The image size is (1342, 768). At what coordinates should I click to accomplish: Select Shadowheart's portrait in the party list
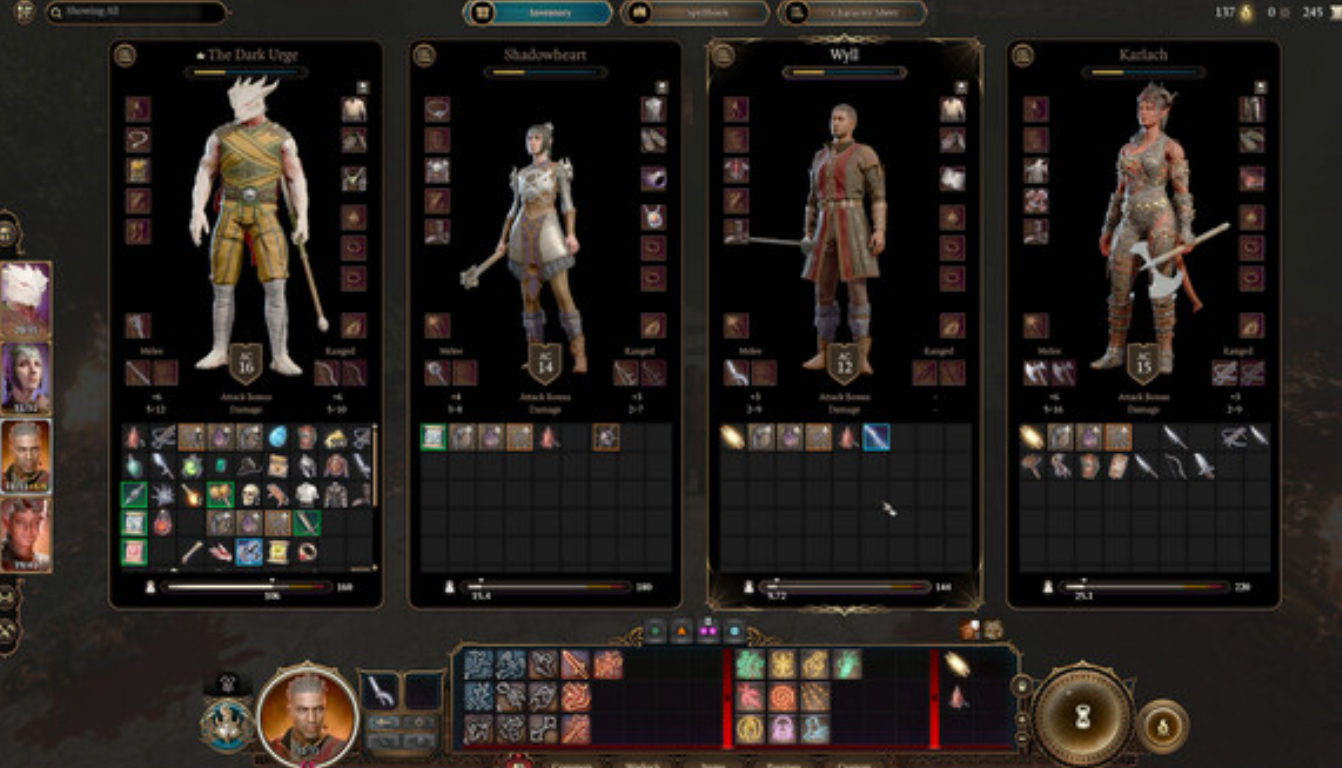click(x=25, y=378)
